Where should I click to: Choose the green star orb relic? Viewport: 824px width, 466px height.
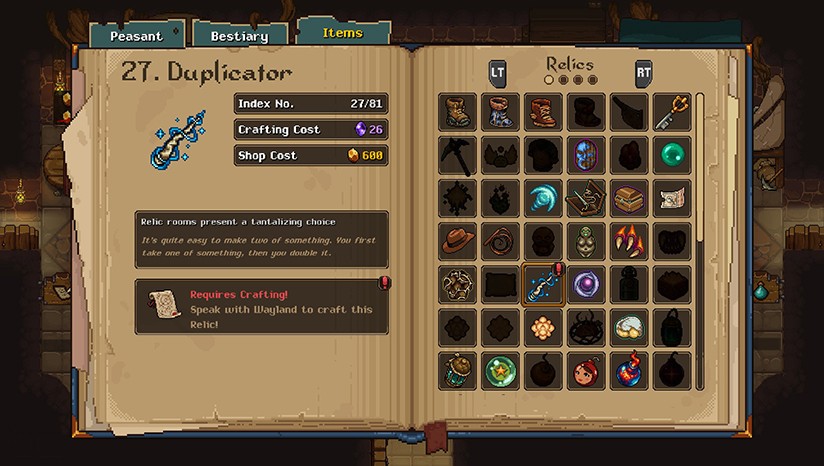pos(500,371)
